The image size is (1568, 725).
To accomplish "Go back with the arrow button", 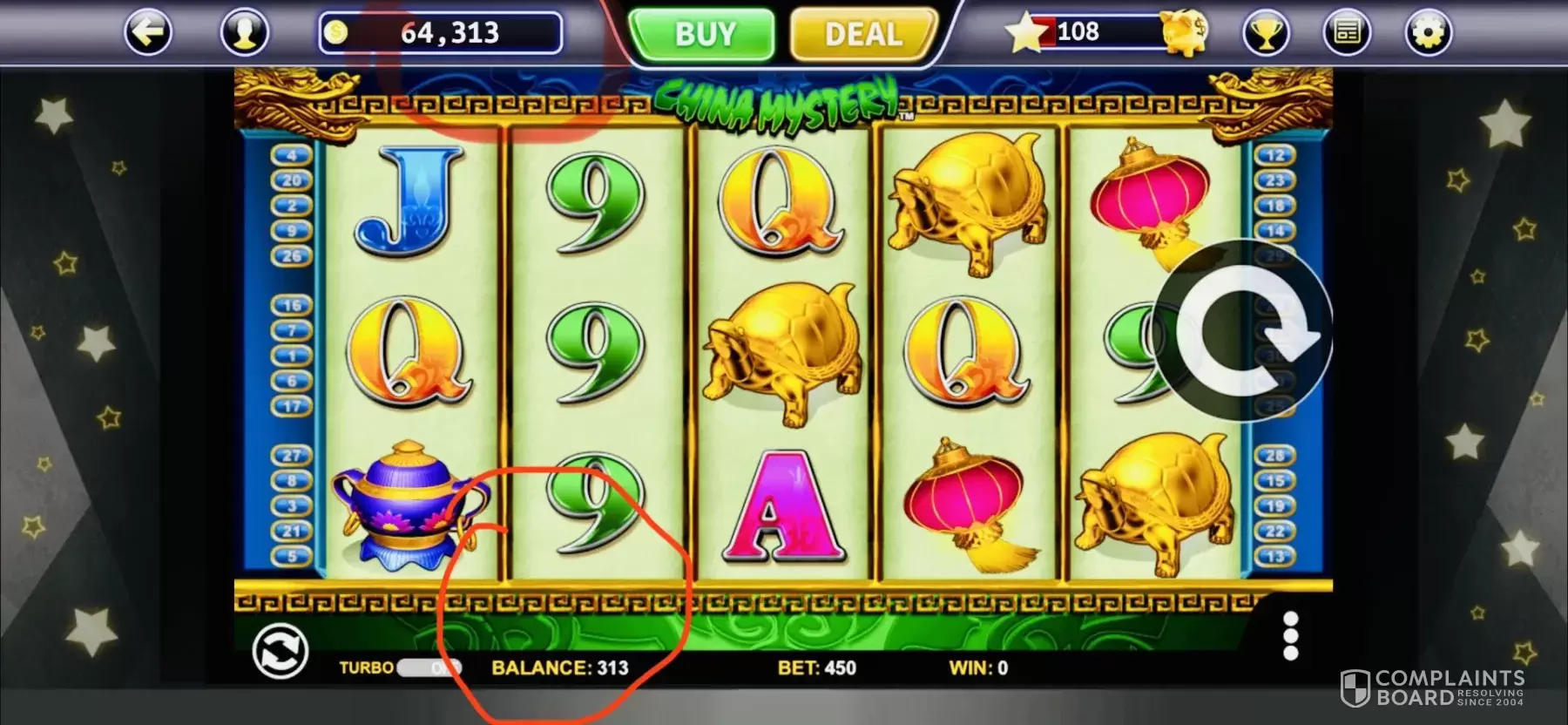I will [x=148, y=33].
